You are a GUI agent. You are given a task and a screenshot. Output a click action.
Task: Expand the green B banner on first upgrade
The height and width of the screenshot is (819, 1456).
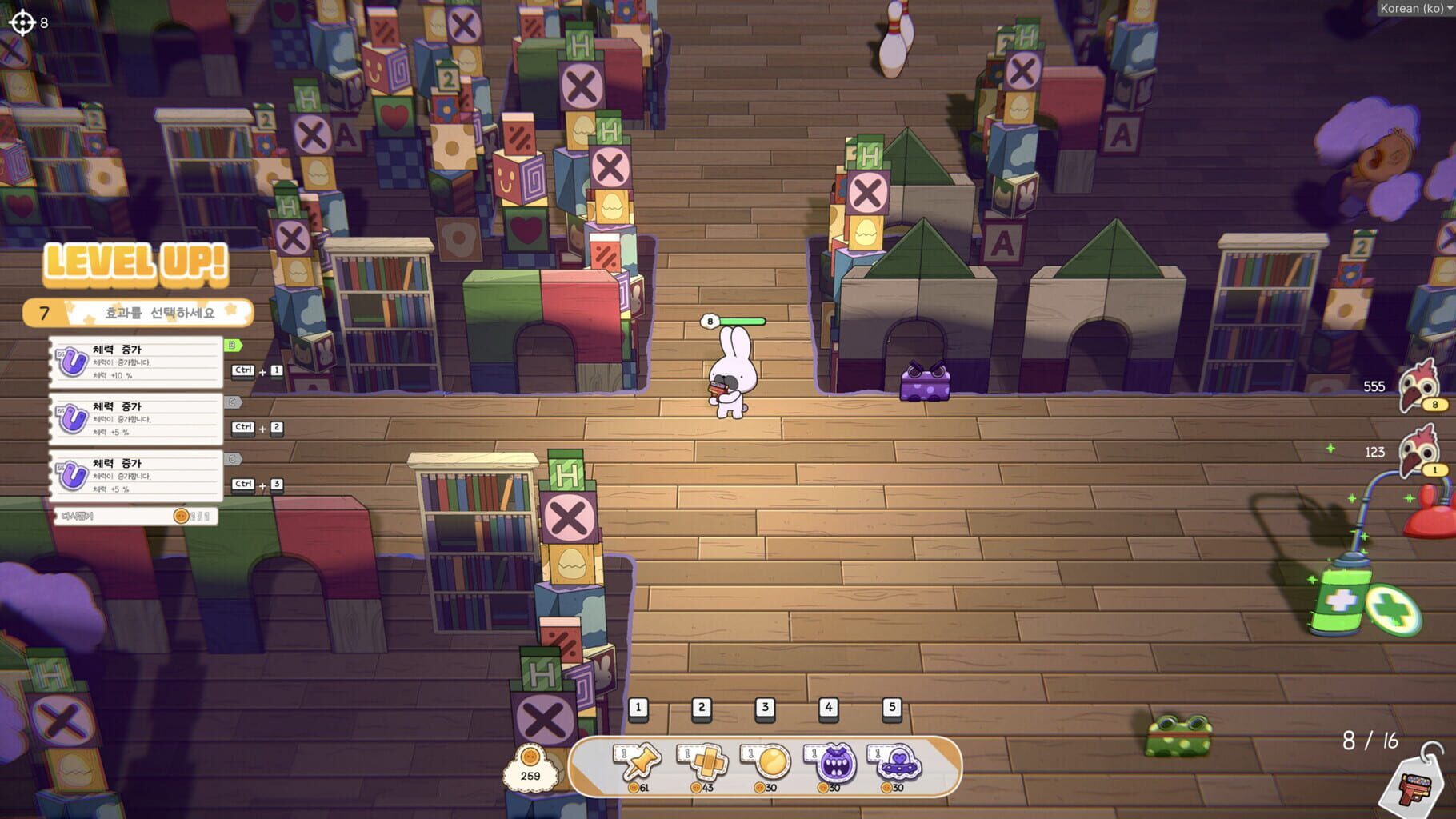(x=232, y=347)
